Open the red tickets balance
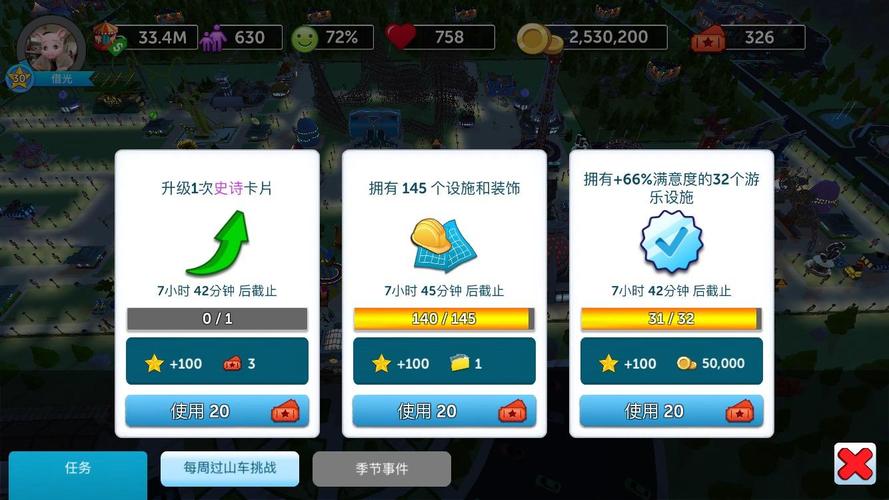The width and height of the screenshot is (889, 500). point(748,38)
